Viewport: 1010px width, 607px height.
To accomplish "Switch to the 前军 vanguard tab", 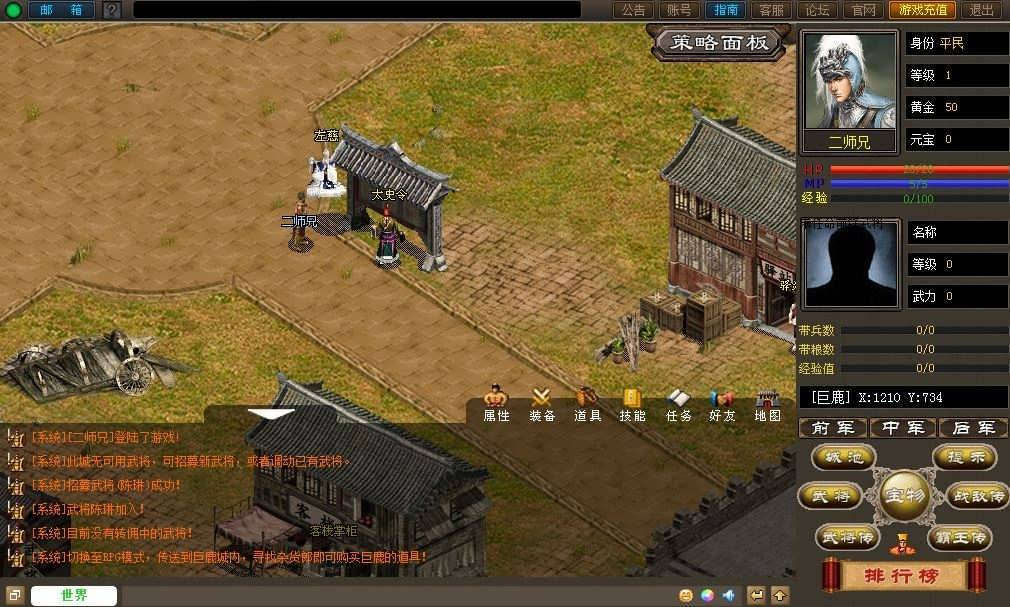I will 833,428.
